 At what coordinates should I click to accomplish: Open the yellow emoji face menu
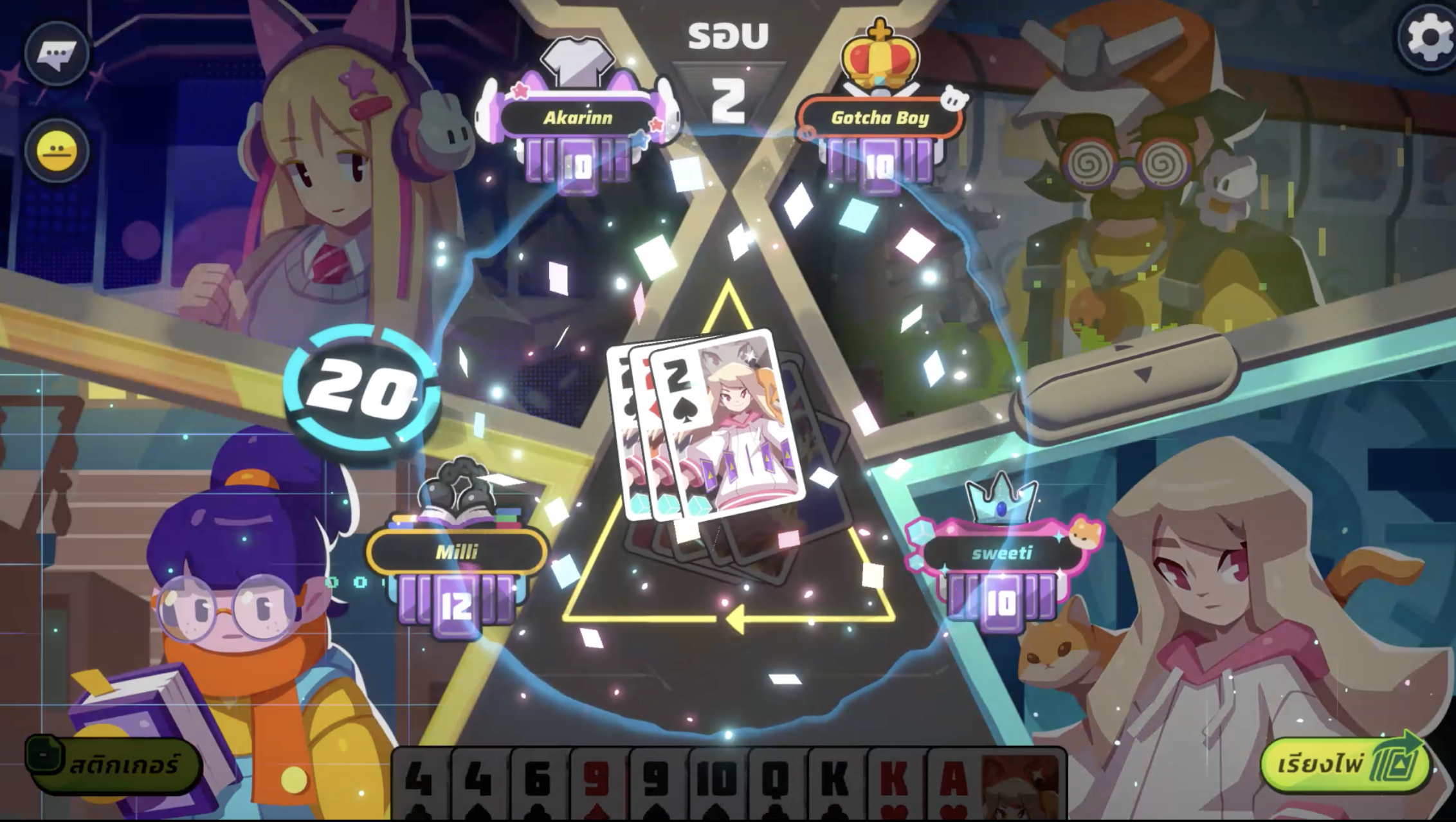pyautogui.click(x=57, y=152)
